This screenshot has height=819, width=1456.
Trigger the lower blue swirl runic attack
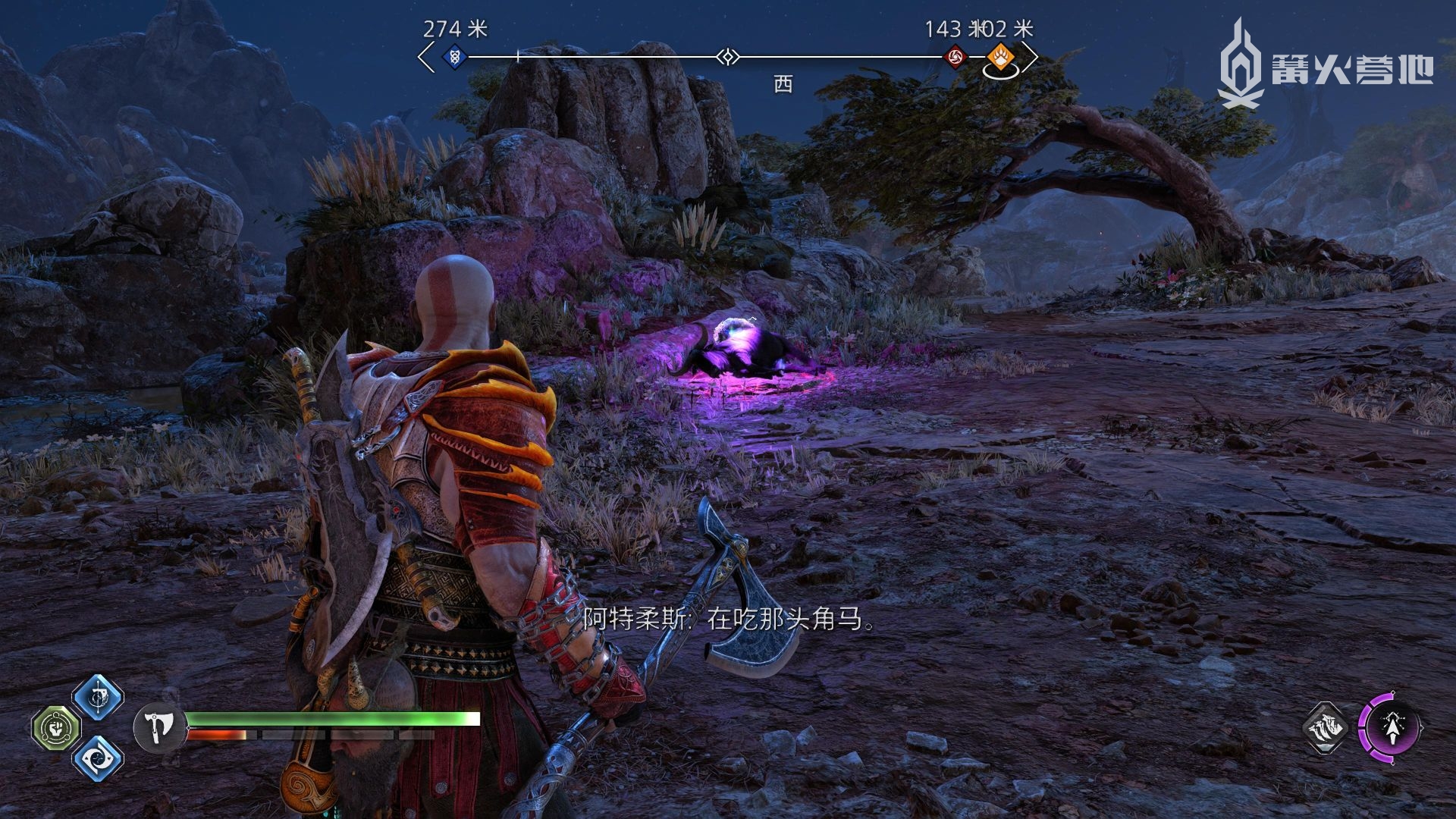[98, 758]
